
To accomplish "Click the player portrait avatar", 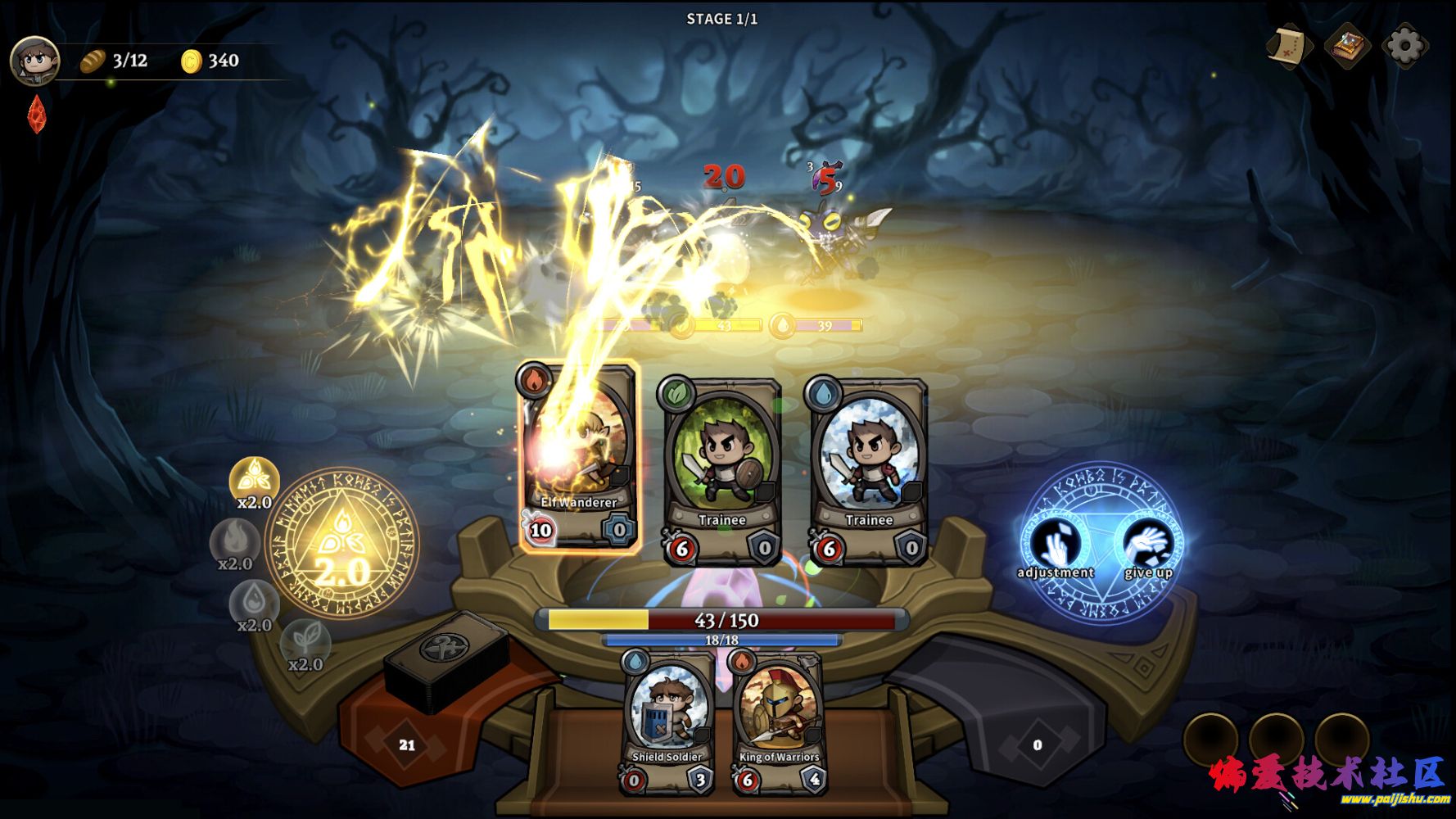I will click(34, 61).
